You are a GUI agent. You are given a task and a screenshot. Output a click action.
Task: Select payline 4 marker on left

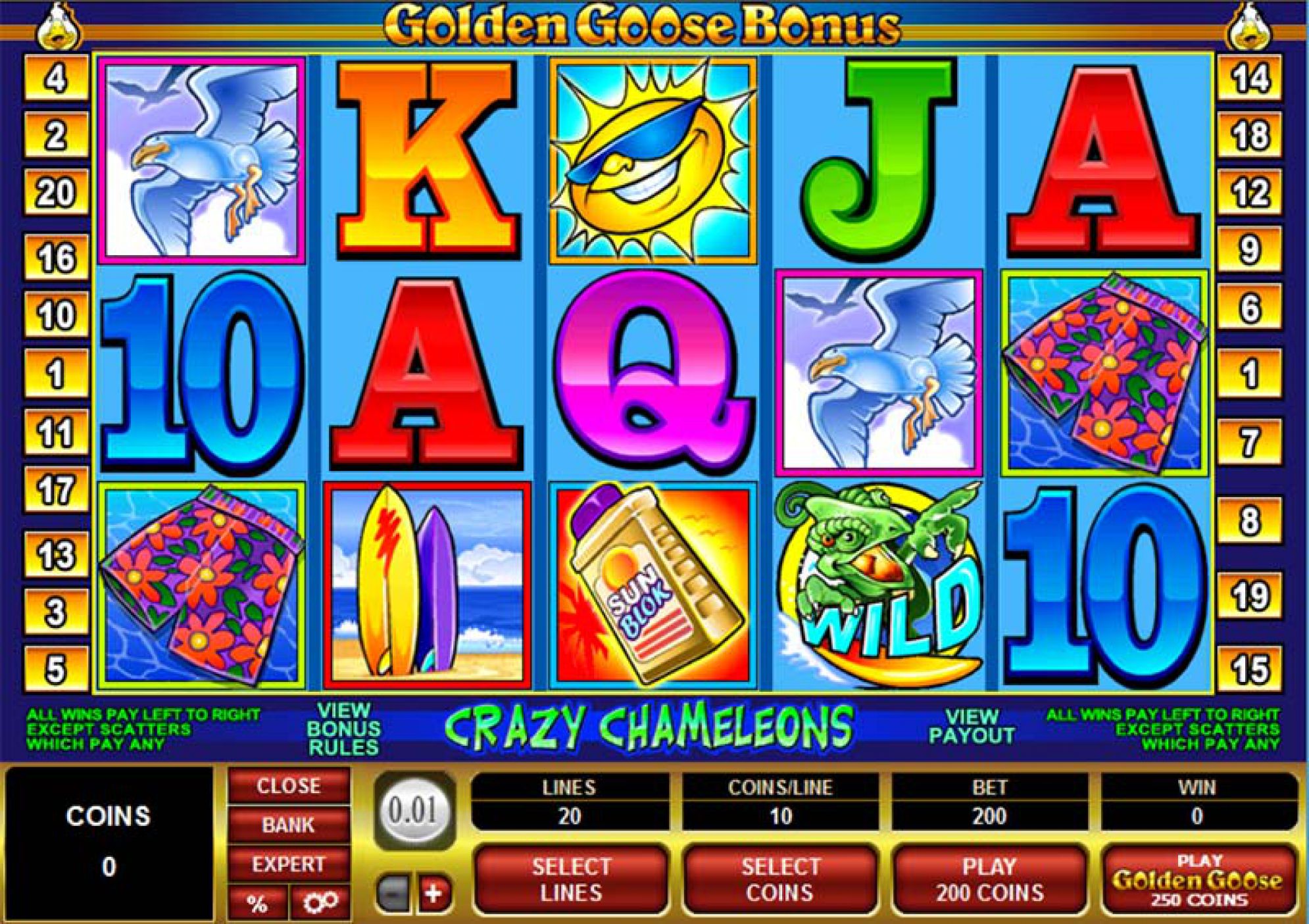[x=56, y=78]
